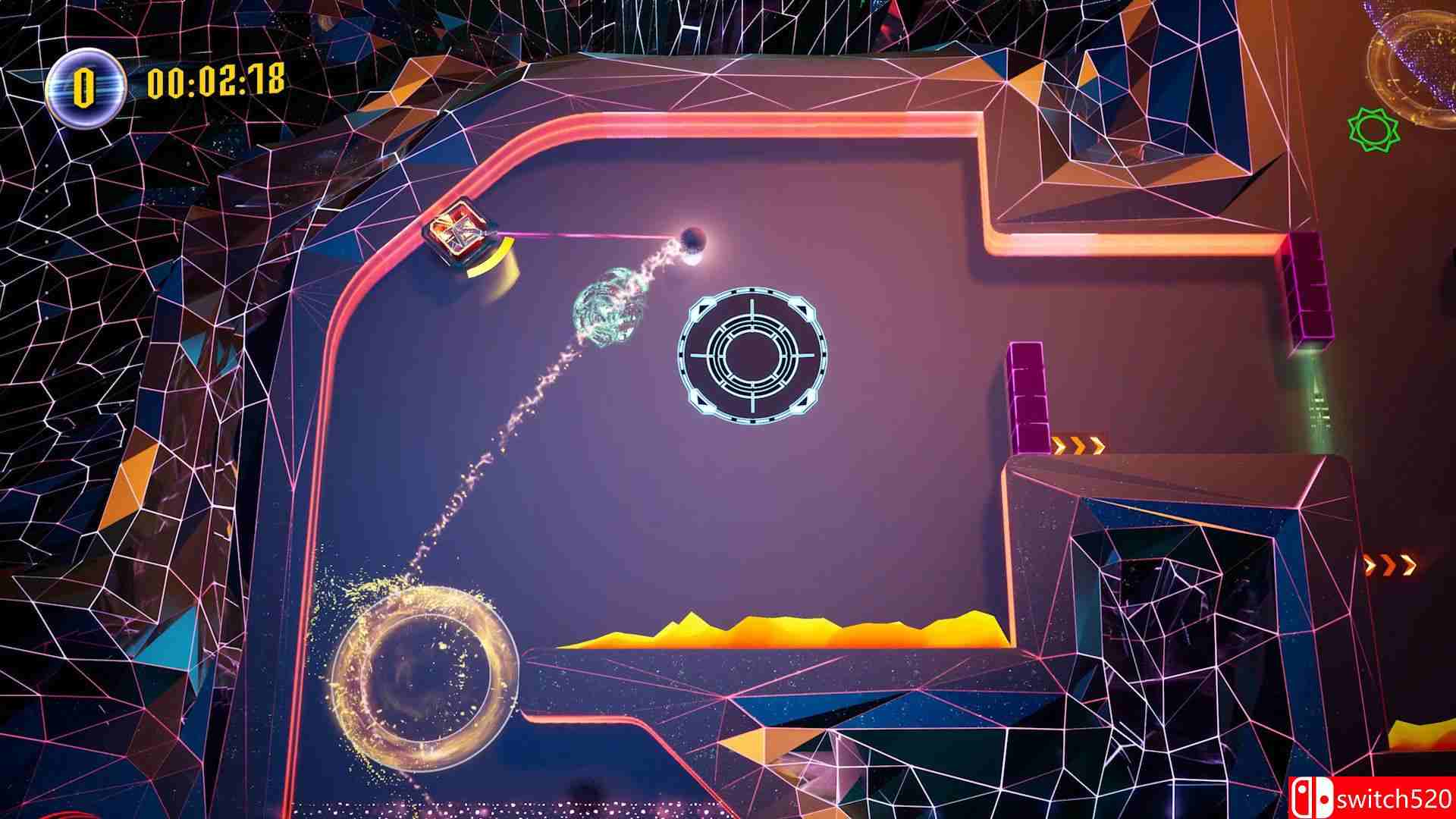This screenshot has height=819, width=1456.
Task: Expand the chevron arrows beside the magenta block wall
Action: click(x=1079, y=444)
